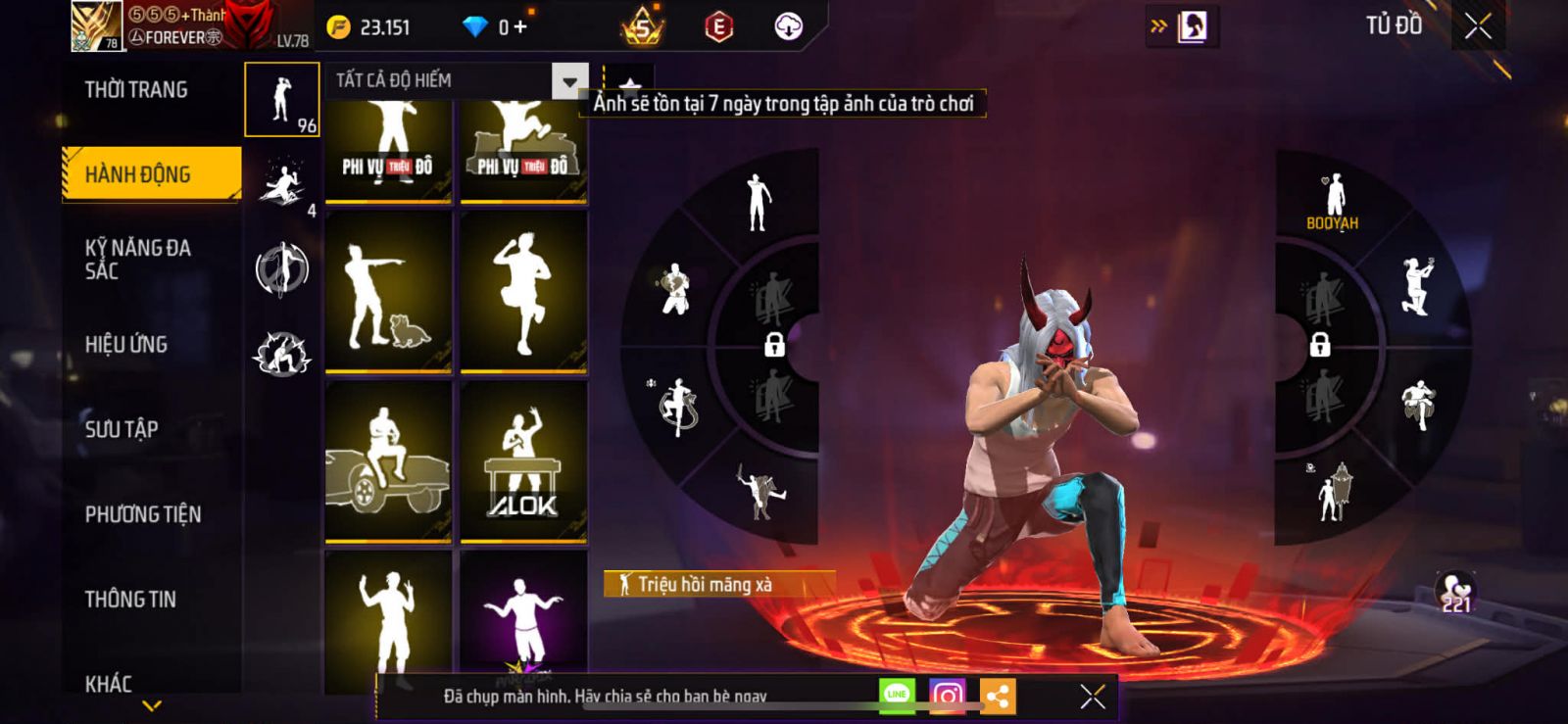1568x724 pixels.
Task: Open the Tất Cả Độ Hiếm rarity dropdown
Action: click(569, 81)
